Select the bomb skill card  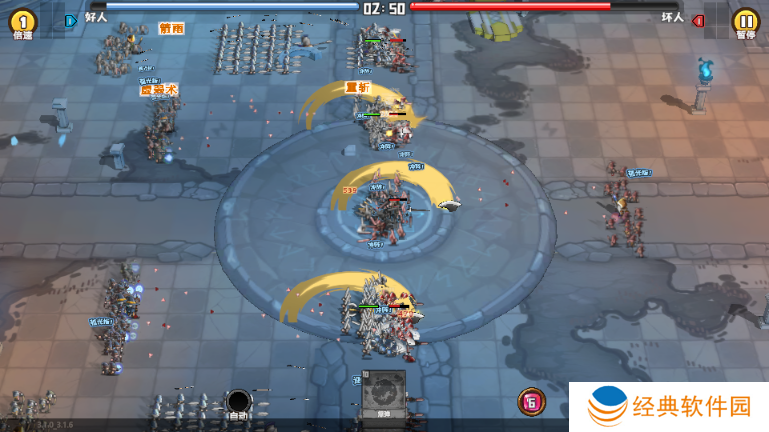pos(384,394)
